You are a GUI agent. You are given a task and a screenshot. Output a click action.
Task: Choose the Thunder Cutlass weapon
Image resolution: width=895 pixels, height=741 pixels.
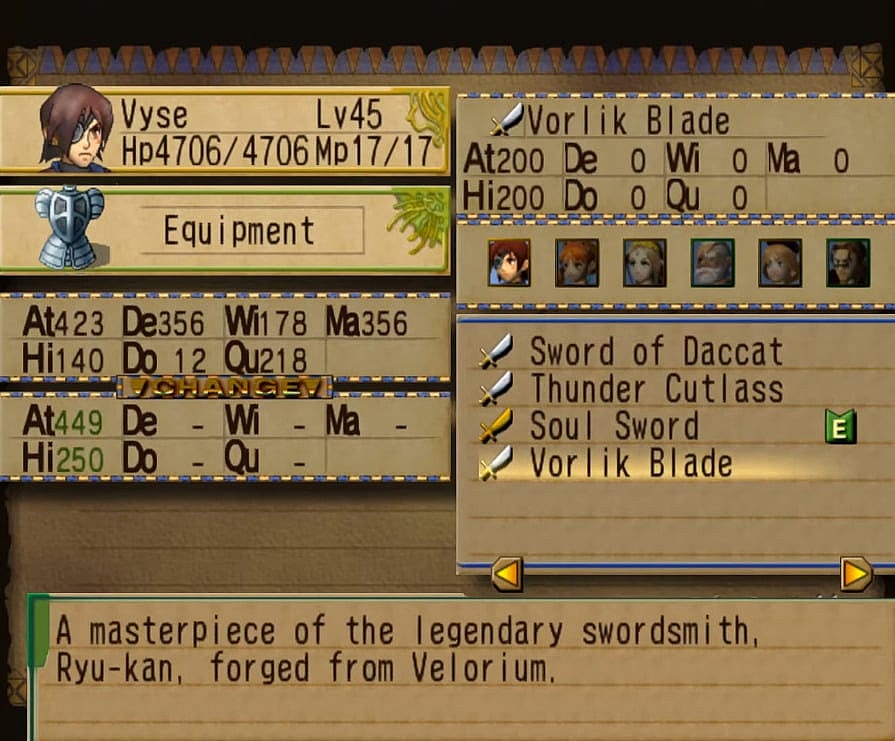point(656,389)
